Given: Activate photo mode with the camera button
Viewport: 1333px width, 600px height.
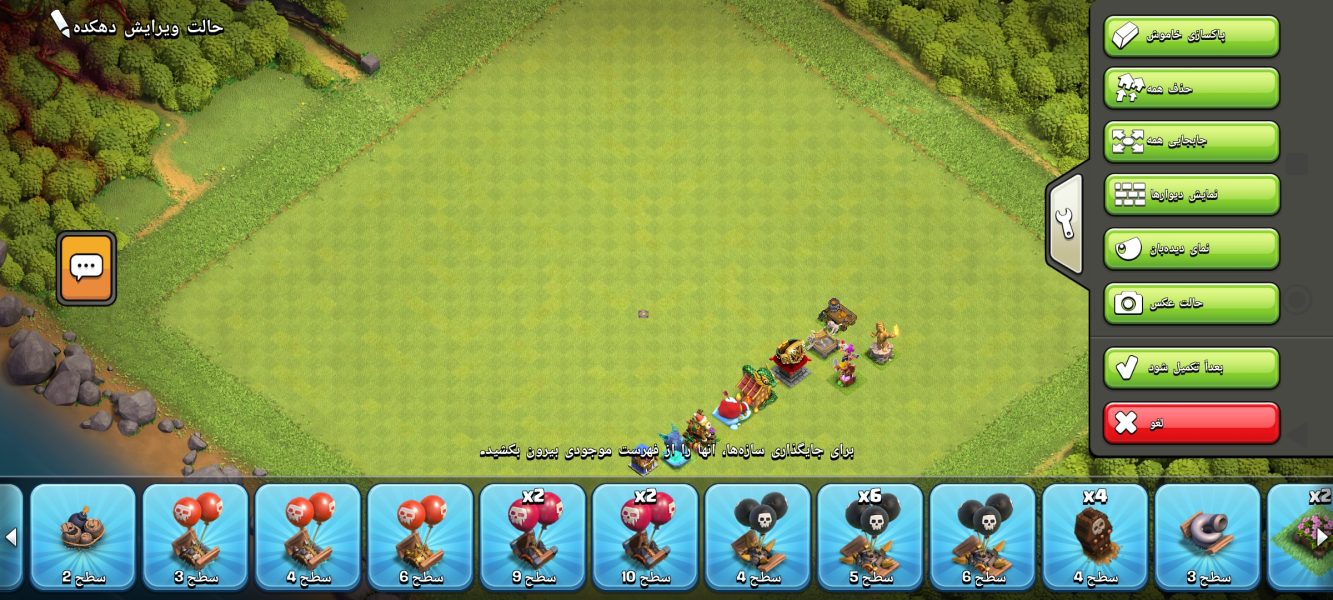Looking at the screenshot, I should (1191, 303).
